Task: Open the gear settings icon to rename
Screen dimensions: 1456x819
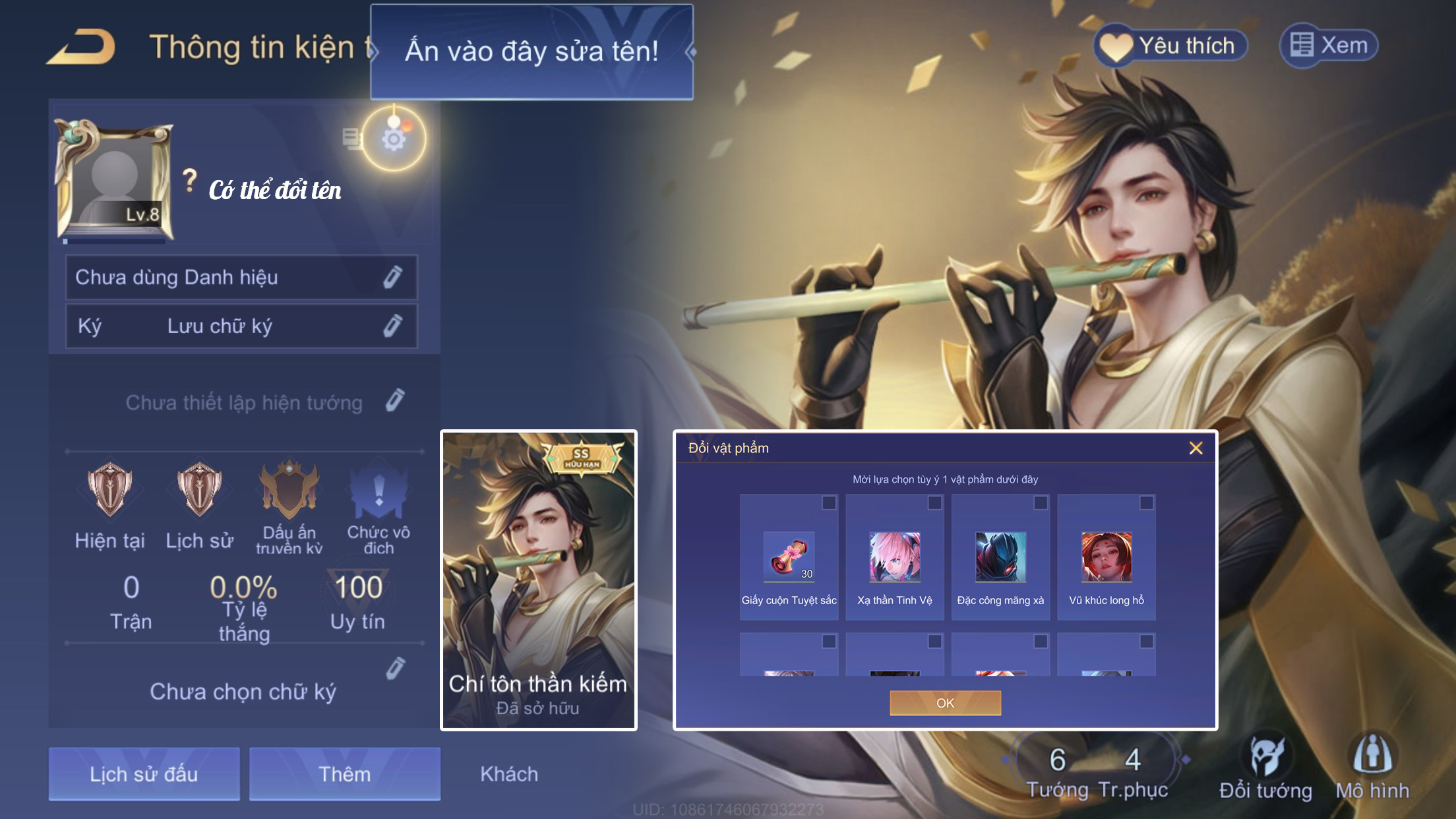Action: coord(394,140)
